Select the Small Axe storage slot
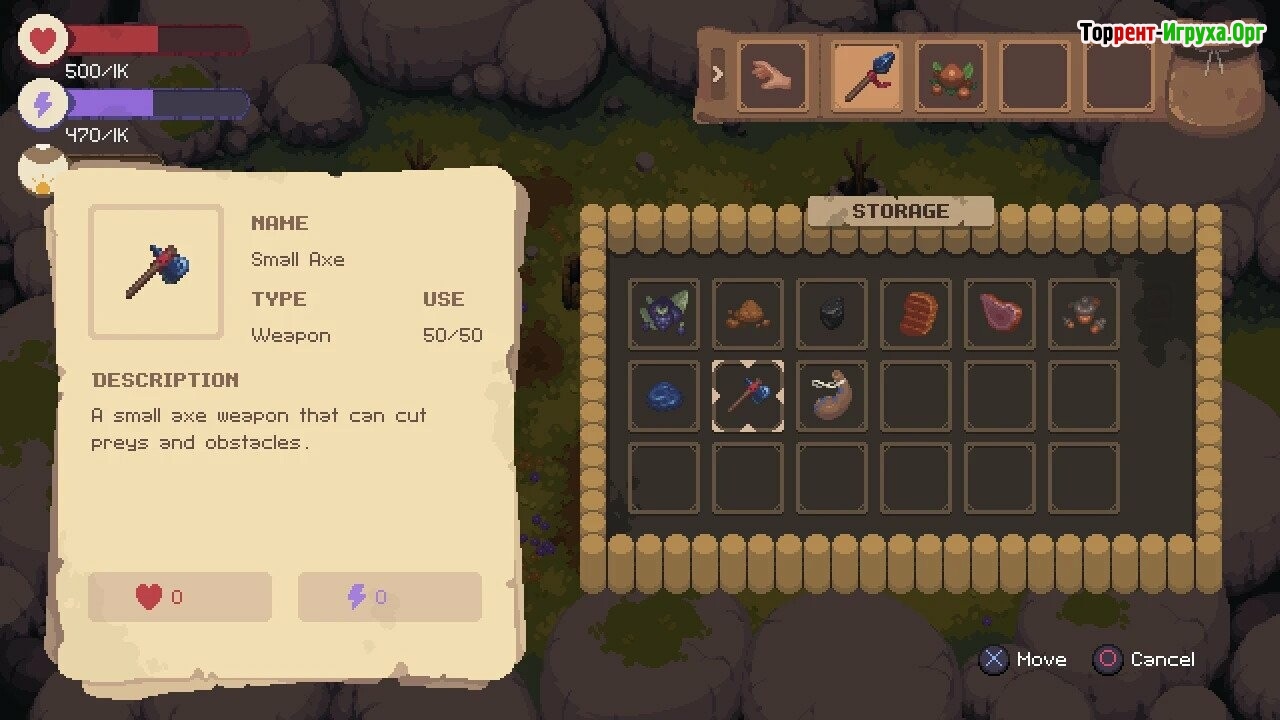 (x=748, y=396)
